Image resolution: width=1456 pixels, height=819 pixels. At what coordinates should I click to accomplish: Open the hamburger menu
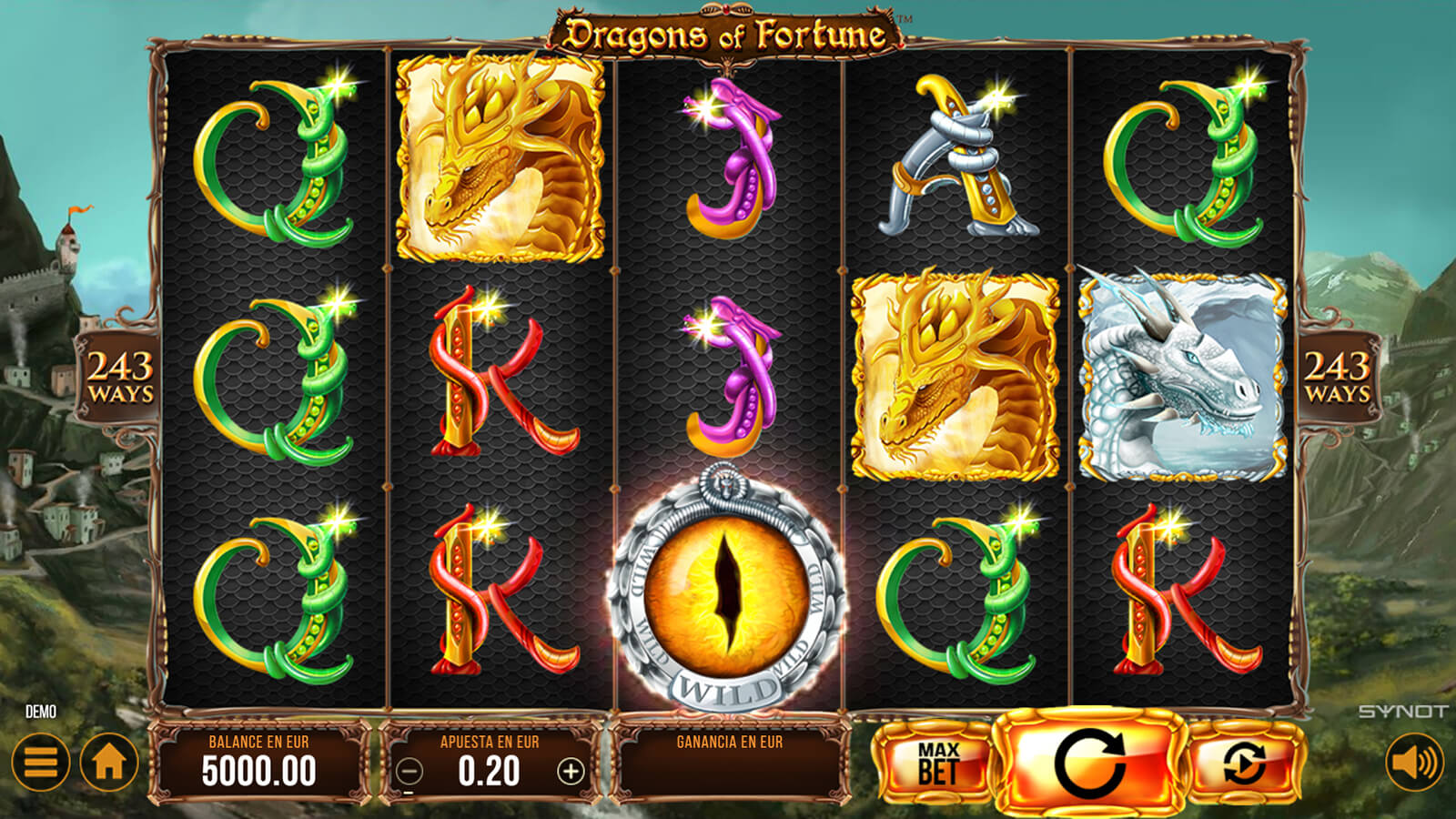41,762
